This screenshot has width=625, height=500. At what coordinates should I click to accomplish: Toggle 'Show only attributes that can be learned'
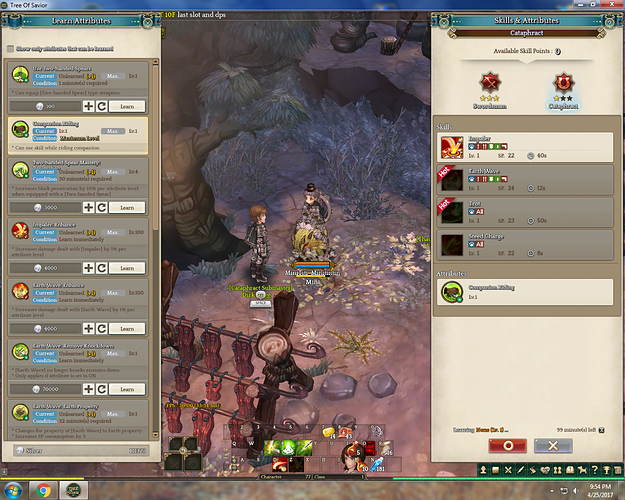point(11,48)
